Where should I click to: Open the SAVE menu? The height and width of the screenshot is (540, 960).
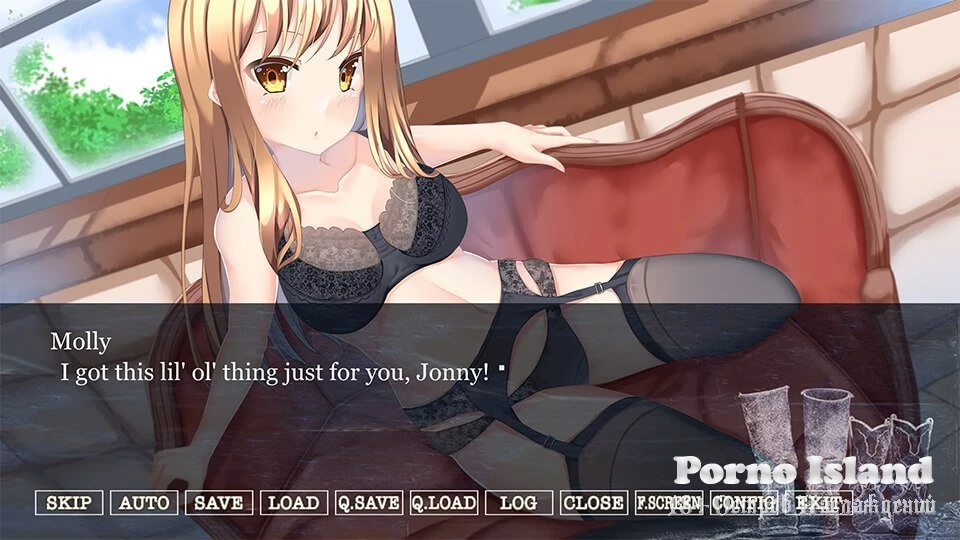pos(219,503)
